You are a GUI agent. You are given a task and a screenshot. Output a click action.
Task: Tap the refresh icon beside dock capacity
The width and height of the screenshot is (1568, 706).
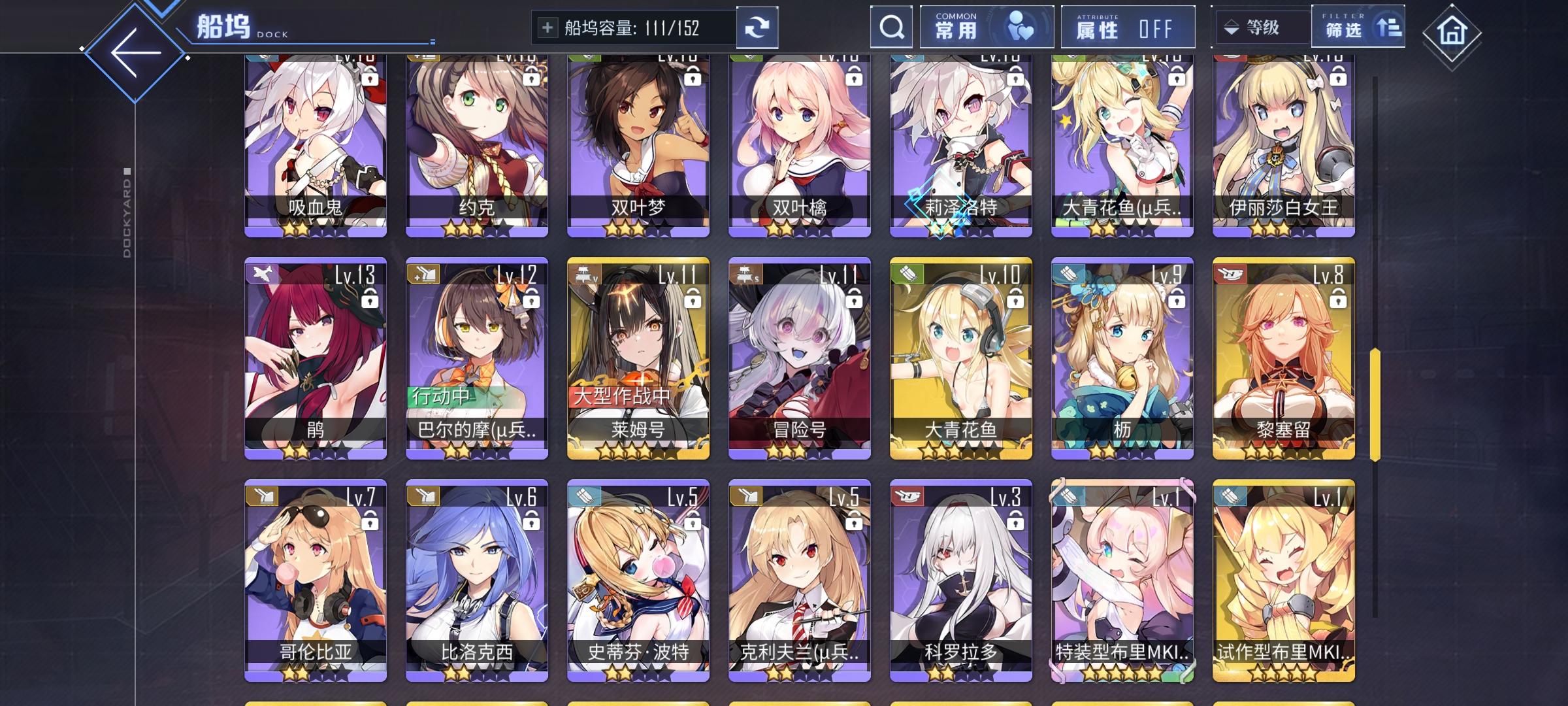758,27
